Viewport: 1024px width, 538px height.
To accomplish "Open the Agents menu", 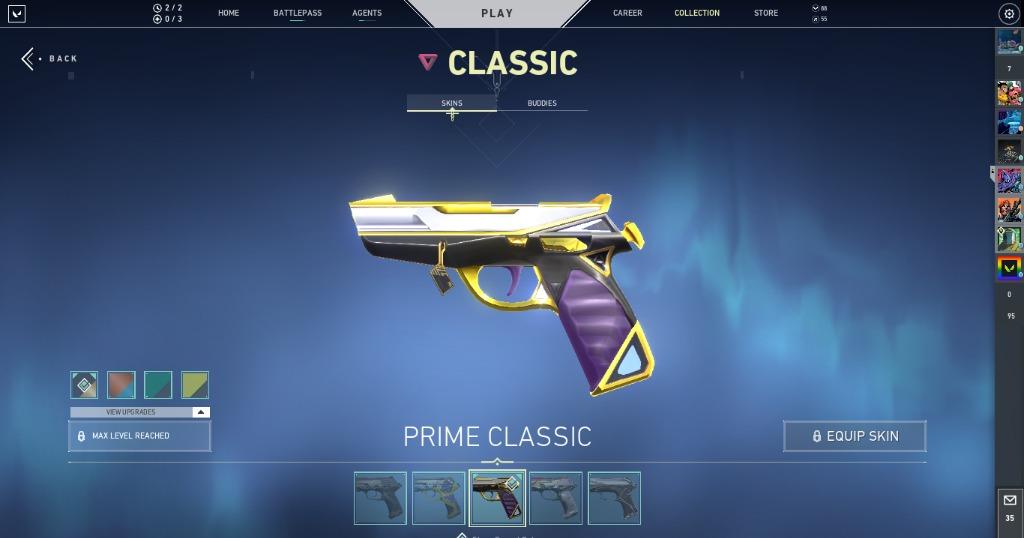I will (367, 13).
